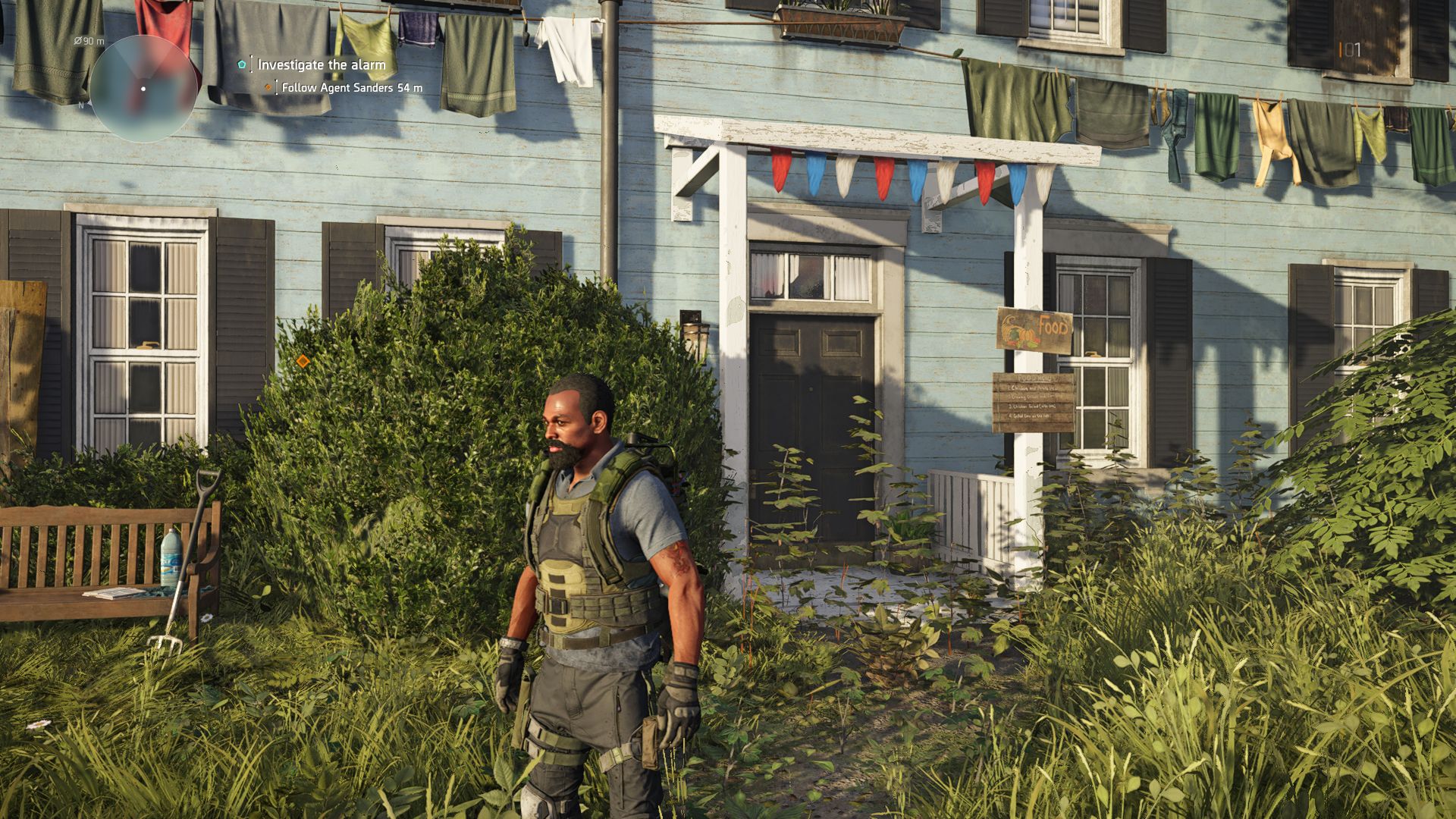Click the Follow Agent Sanders sub-objective
The width and height of the screenshot is (1456, 819).
[351, 88]
